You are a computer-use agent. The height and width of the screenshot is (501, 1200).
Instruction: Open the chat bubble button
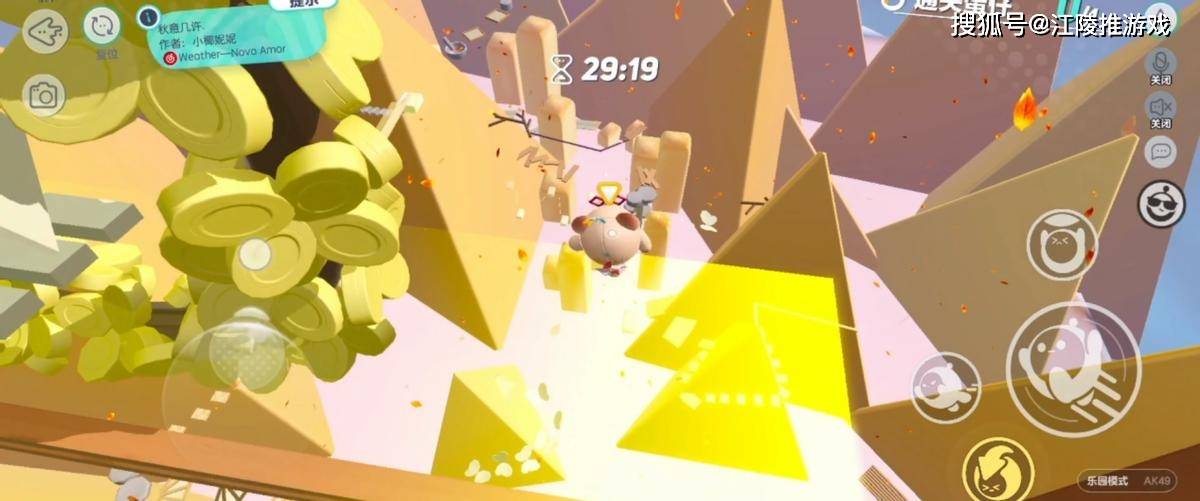point(1160,152)
